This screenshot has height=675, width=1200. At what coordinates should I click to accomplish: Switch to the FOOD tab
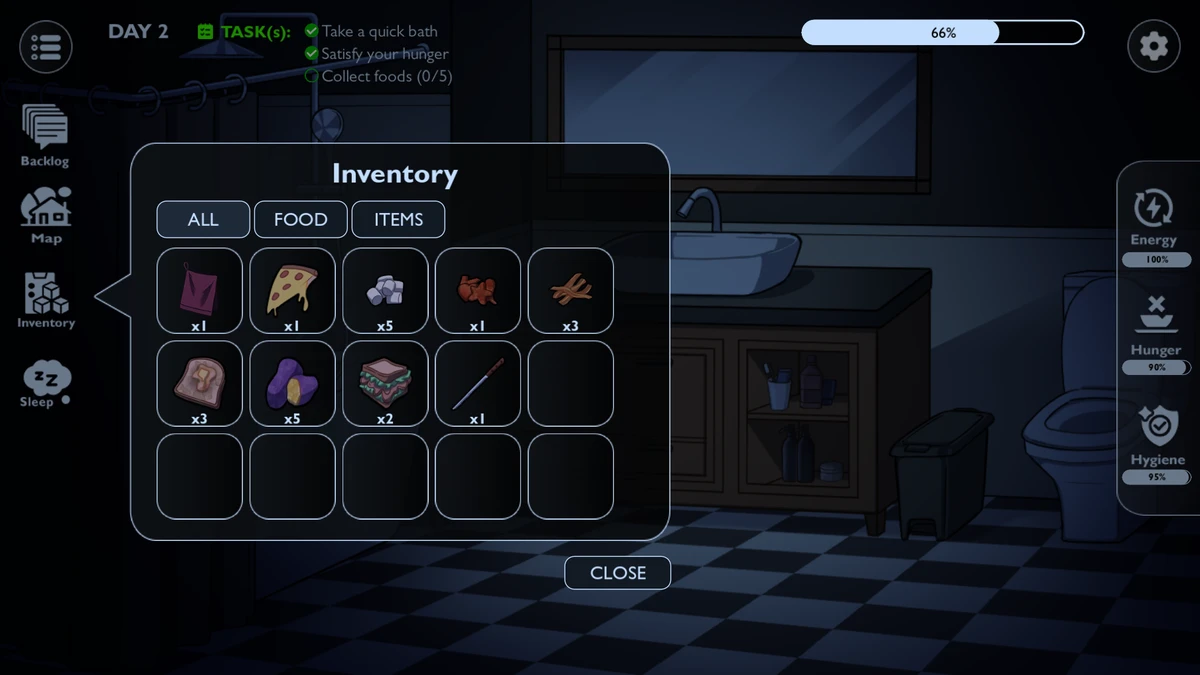pyautogui.click(x=300, y=220)
